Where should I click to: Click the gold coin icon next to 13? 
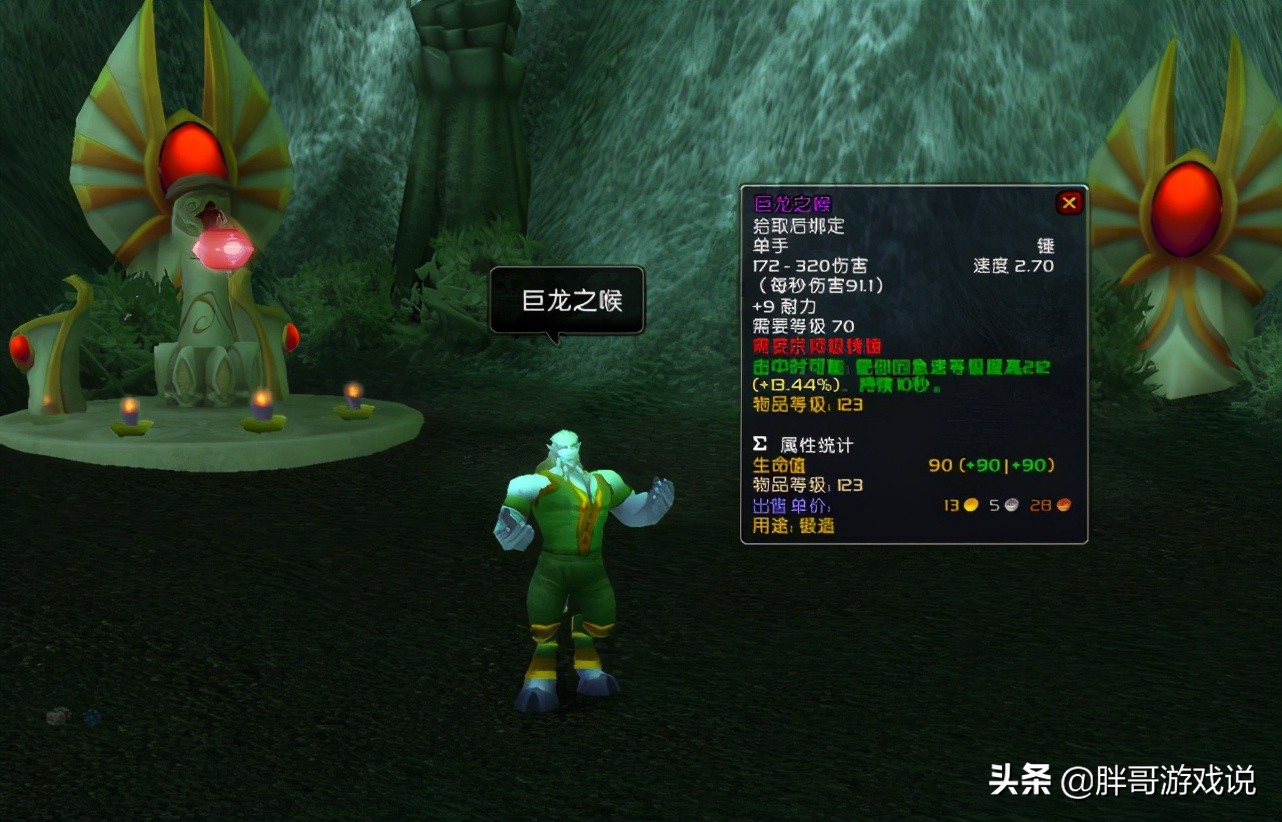point(970,505)
